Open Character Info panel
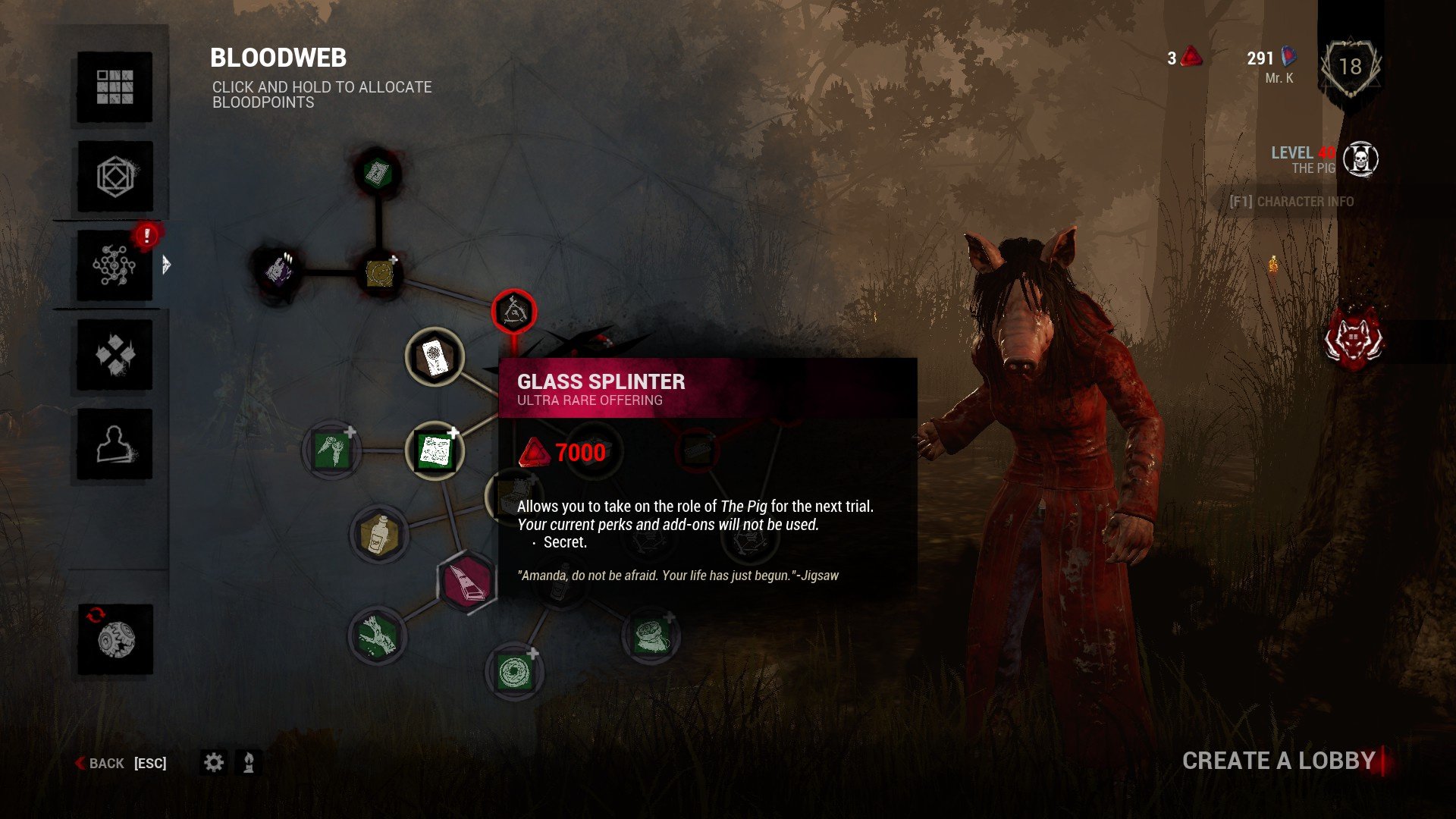 1291,202
